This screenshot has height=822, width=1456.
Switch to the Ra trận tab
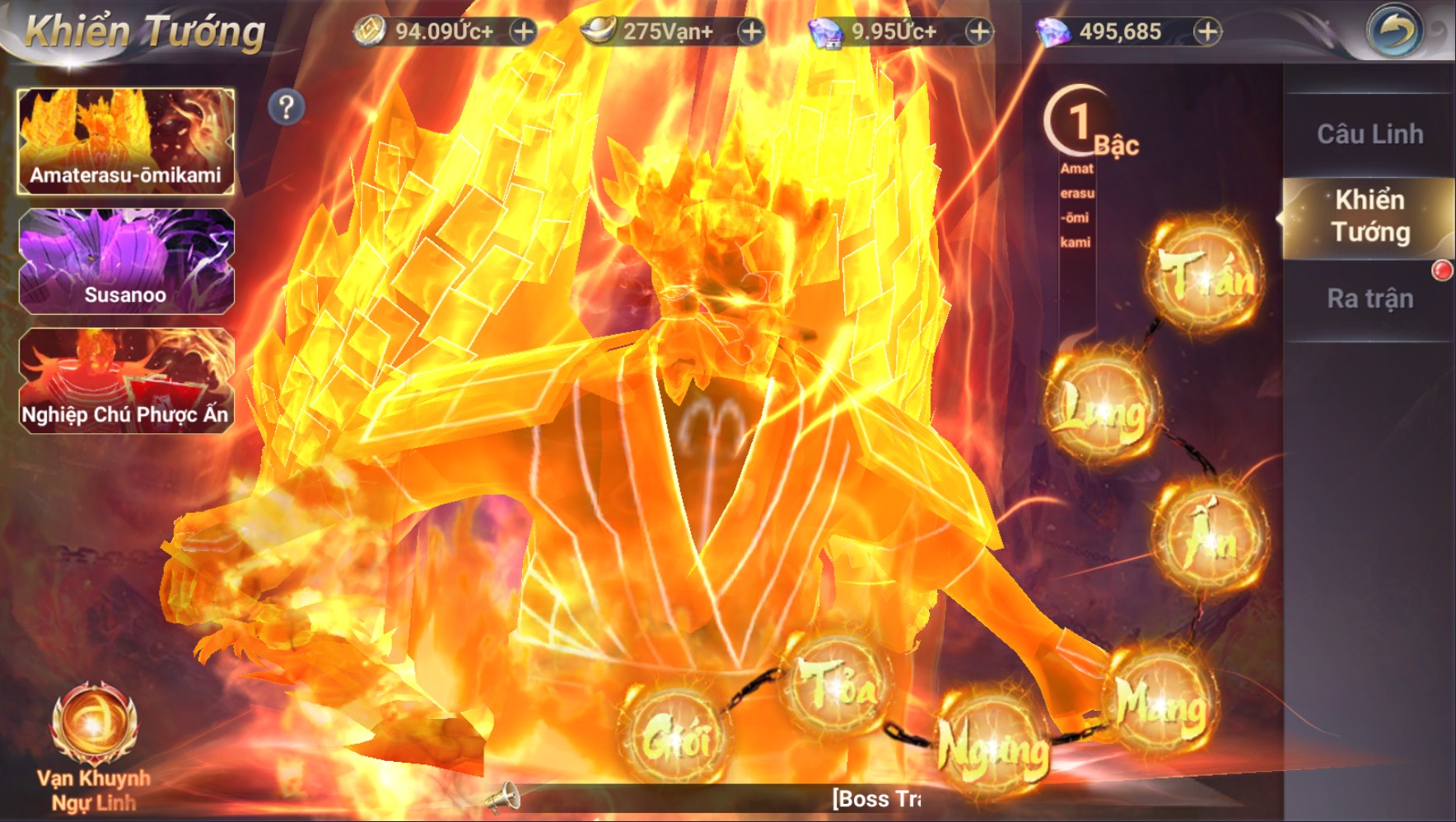[1369, 298]
